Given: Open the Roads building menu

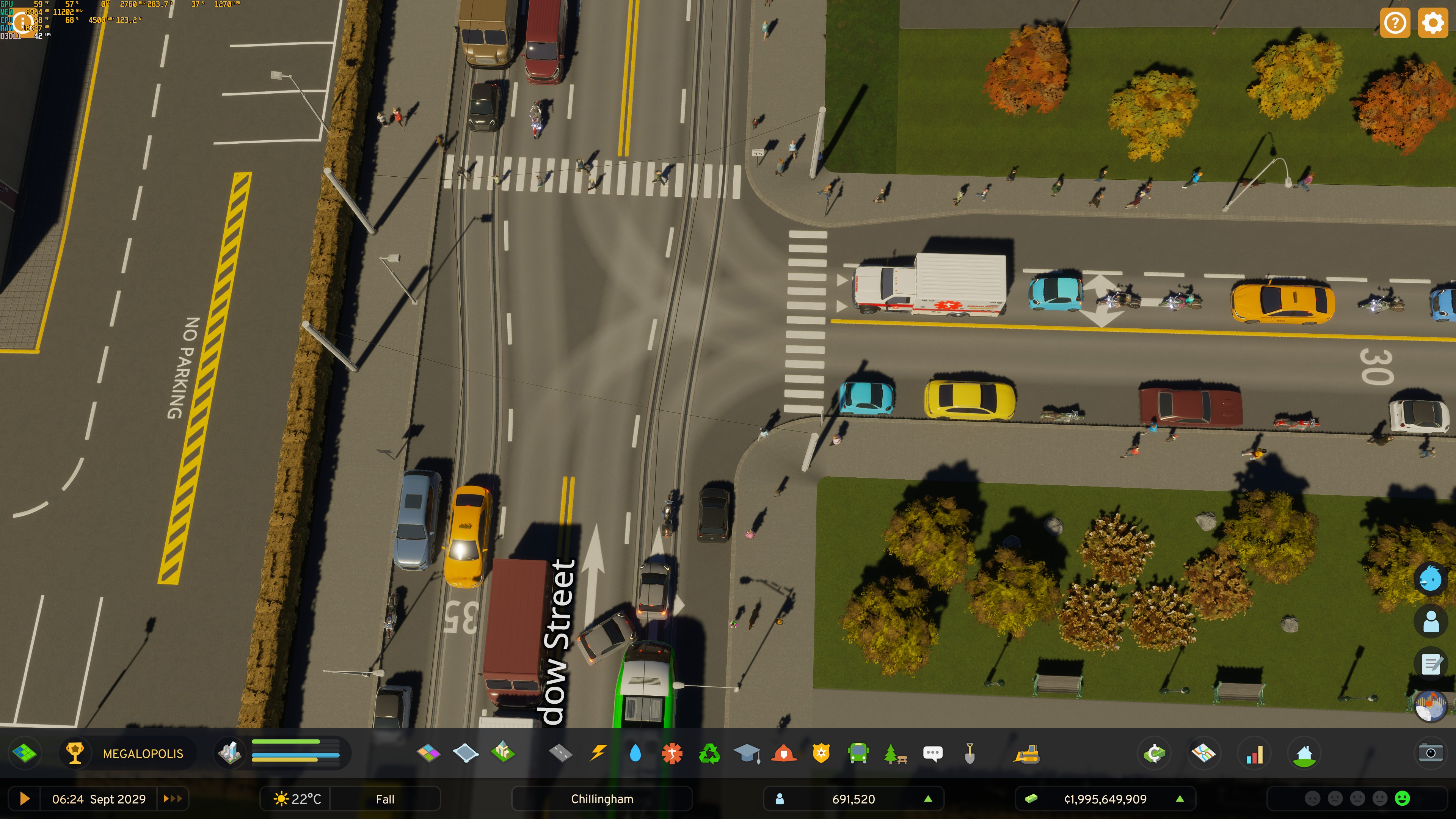Looking at the screenshot, I should tap(560, 753).
